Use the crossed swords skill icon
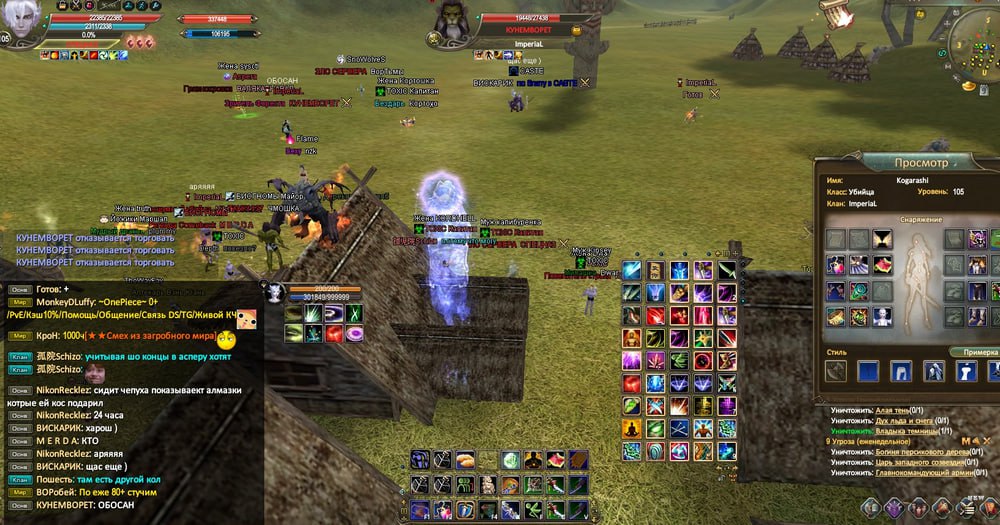Screen dimensions: 1000x525 coord(678,428)
